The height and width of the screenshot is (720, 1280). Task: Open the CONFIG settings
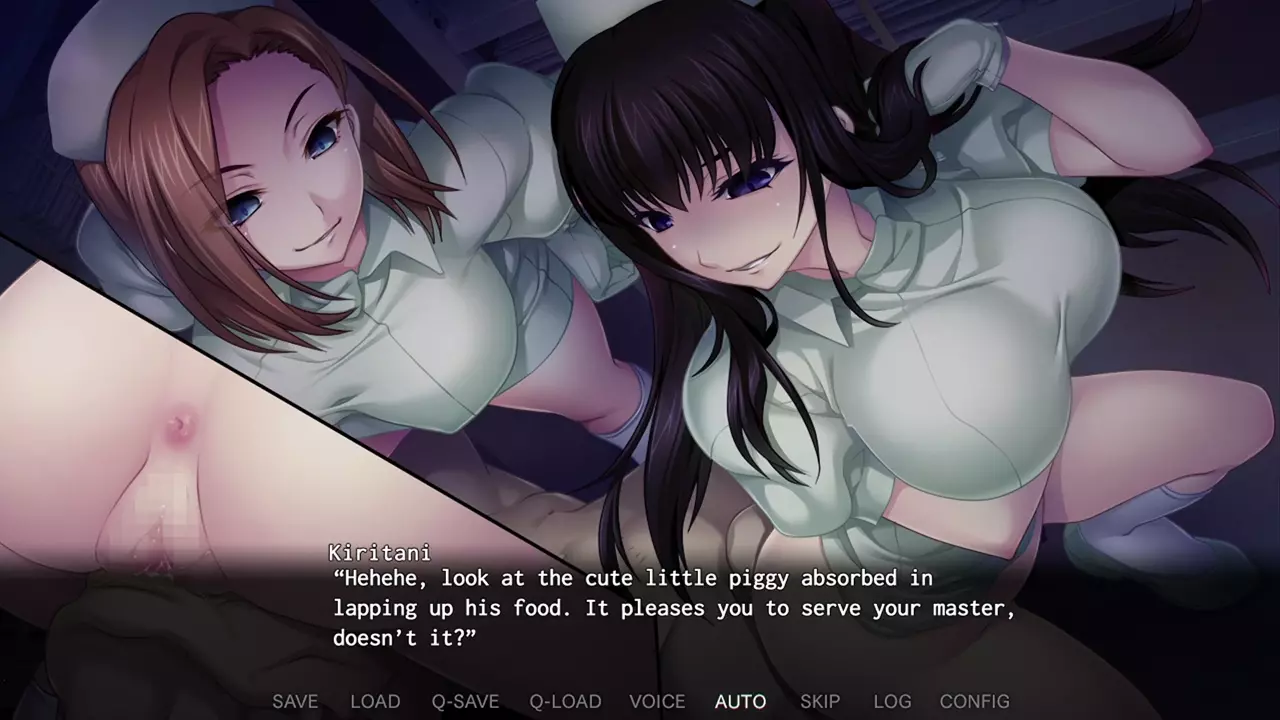[974, 701]
